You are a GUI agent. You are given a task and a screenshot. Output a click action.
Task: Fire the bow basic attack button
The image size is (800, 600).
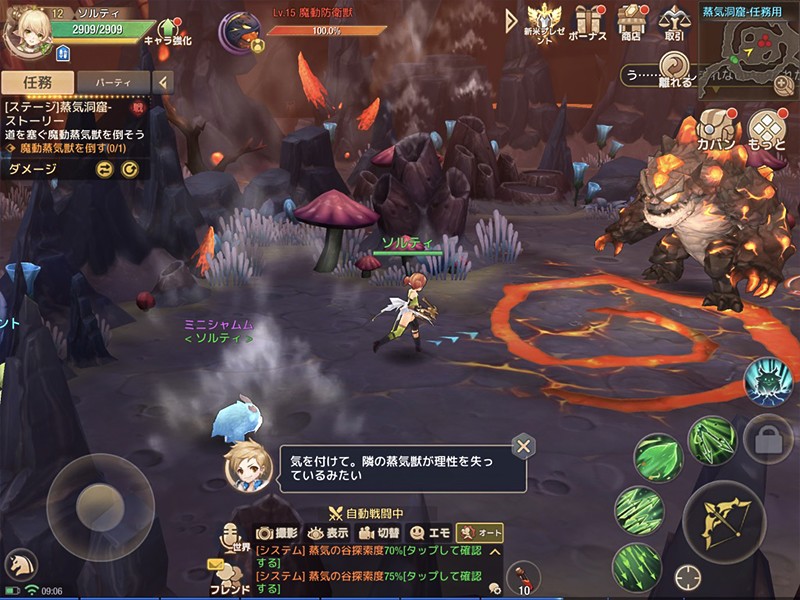coord(723,517)
